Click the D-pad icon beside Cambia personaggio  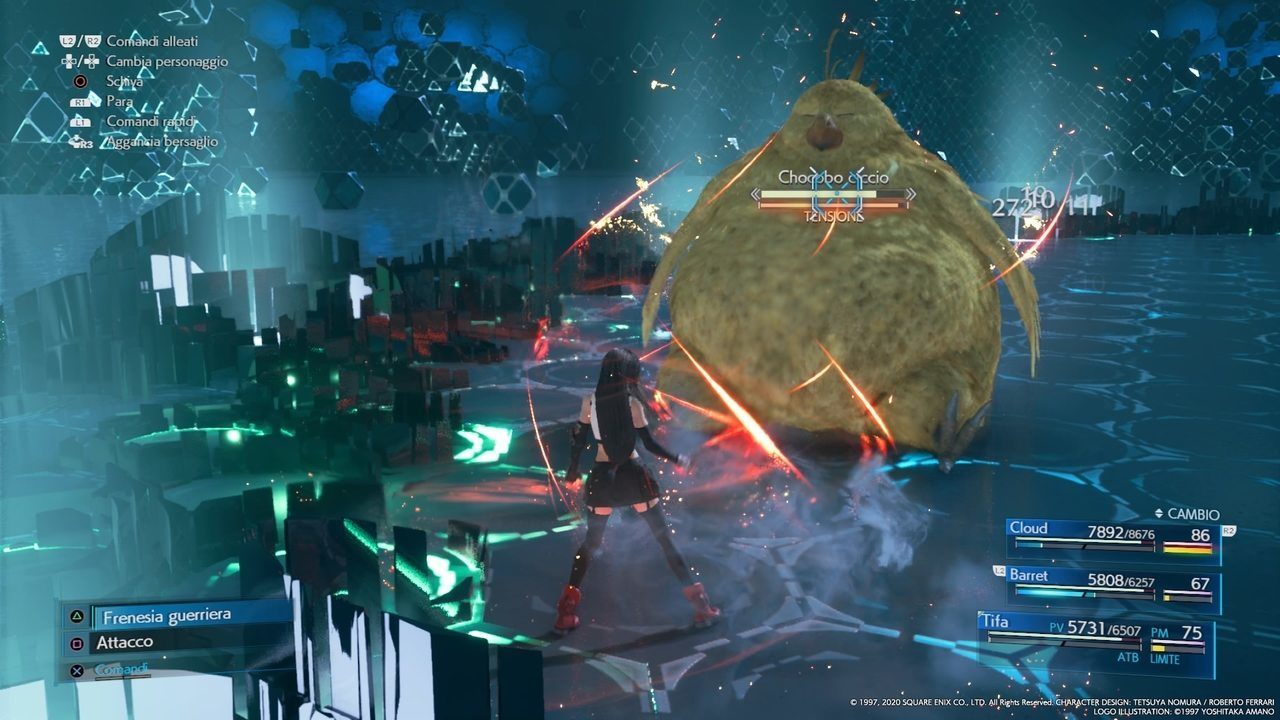click(x=79, y=62)
